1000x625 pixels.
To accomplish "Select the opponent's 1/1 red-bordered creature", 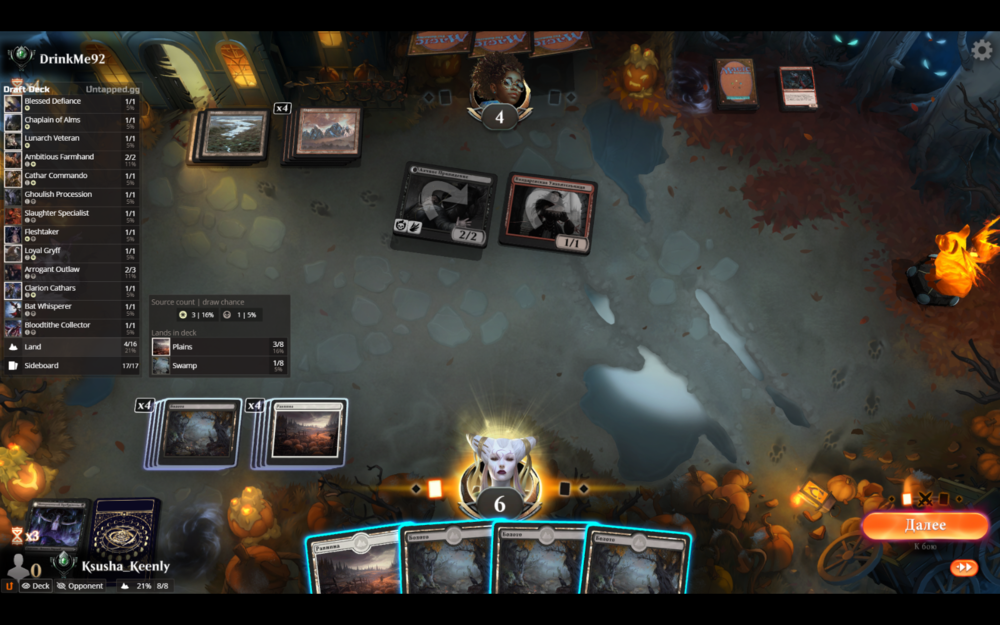I will tap(546, 213).
